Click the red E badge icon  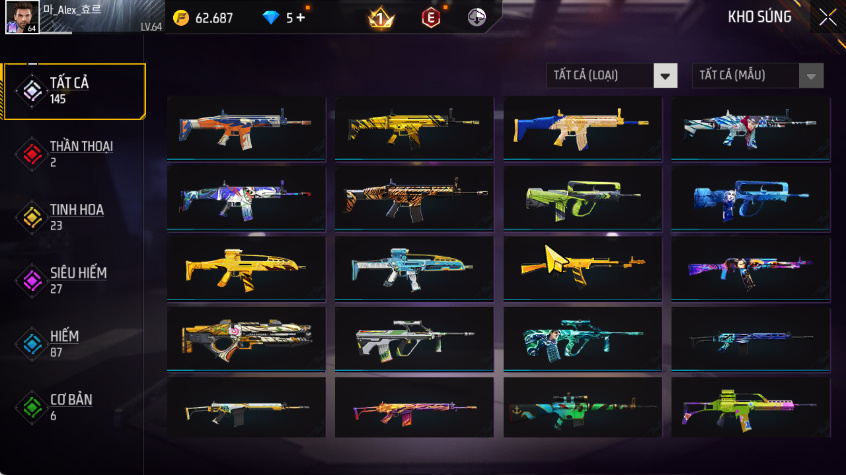coord(430,17)
